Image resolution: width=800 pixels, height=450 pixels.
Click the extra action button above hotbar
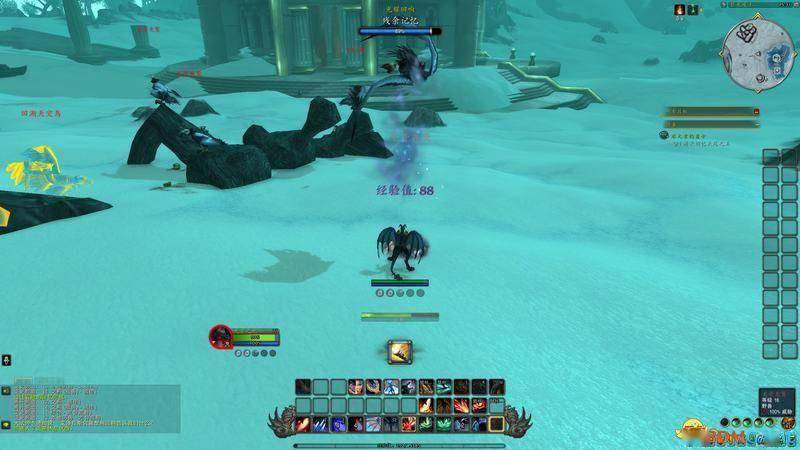point(401,352)
